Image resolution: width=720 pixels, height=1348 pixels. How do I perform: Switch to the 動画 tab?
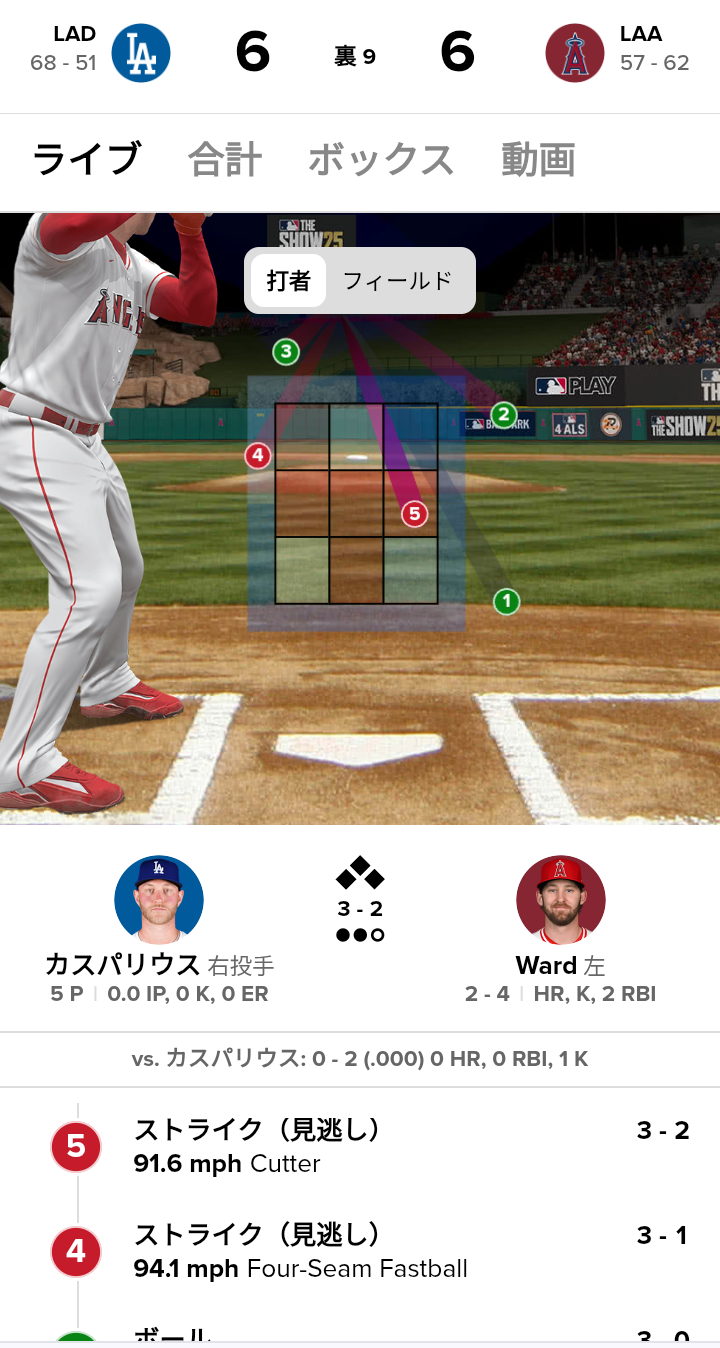pos(538,160)
